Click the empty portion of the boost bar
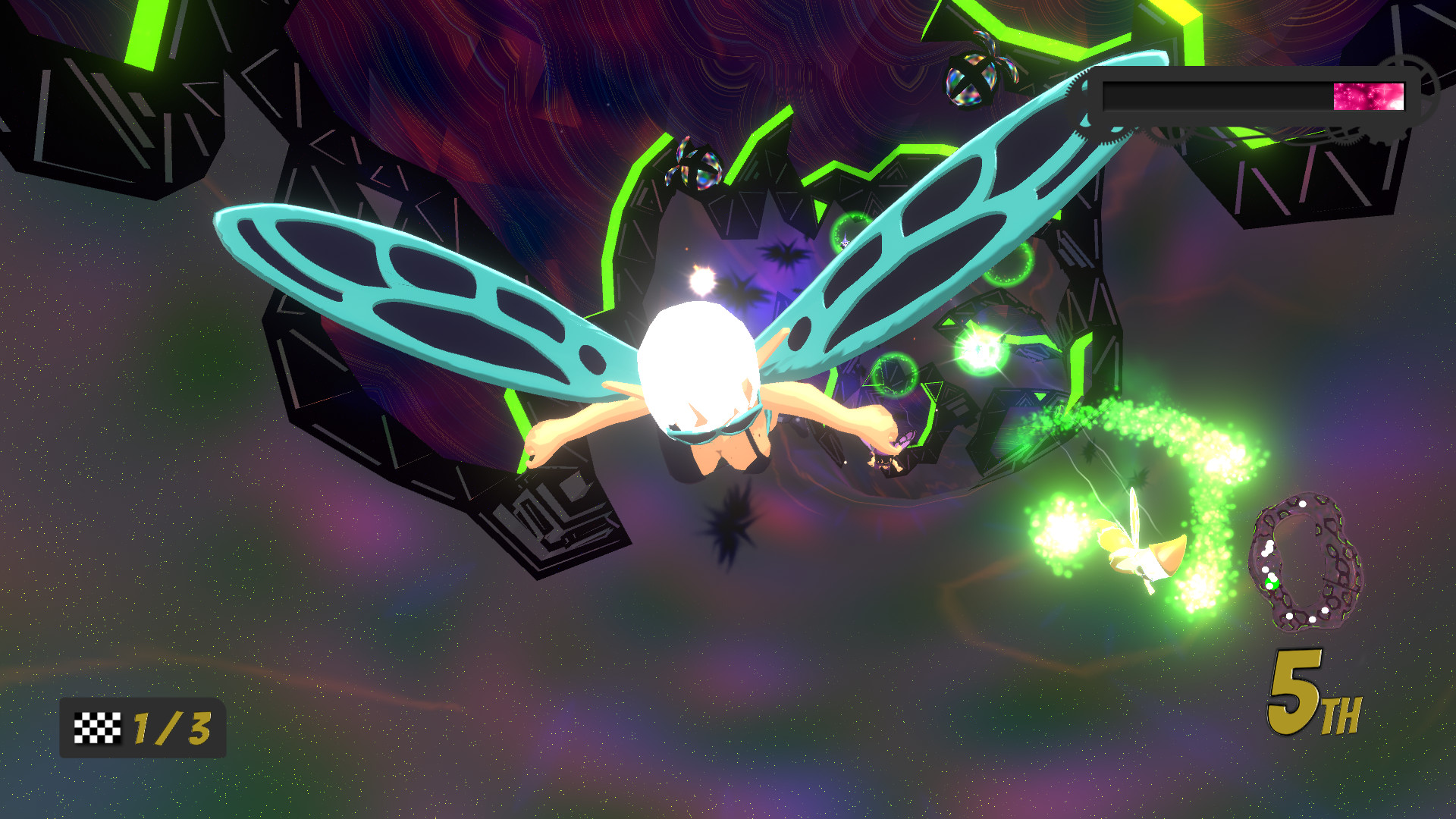The width and height of the screenshot is (1456, 819). point(1213,95)
